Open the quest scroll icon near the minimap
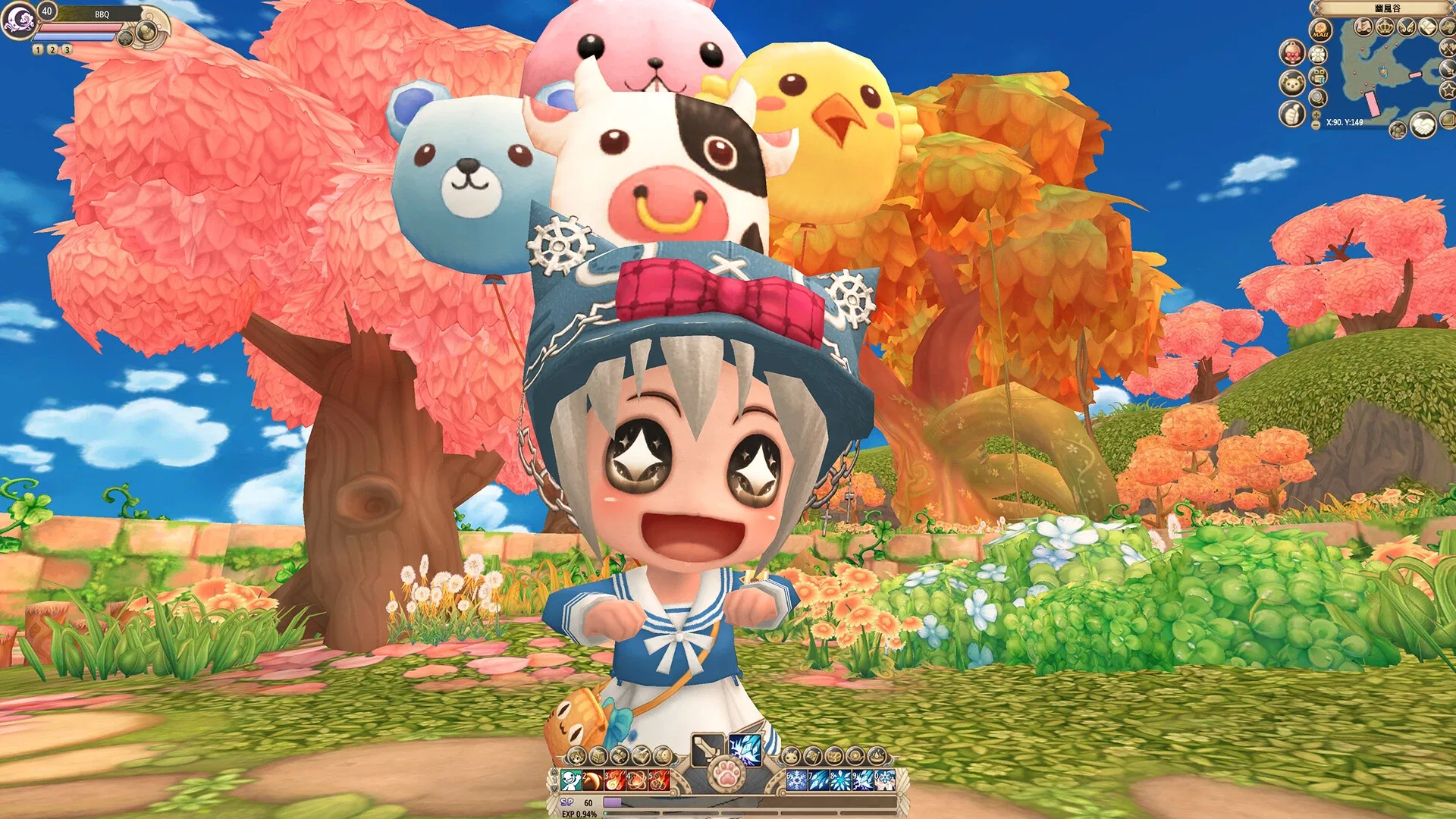 [x=1364, y=27]
